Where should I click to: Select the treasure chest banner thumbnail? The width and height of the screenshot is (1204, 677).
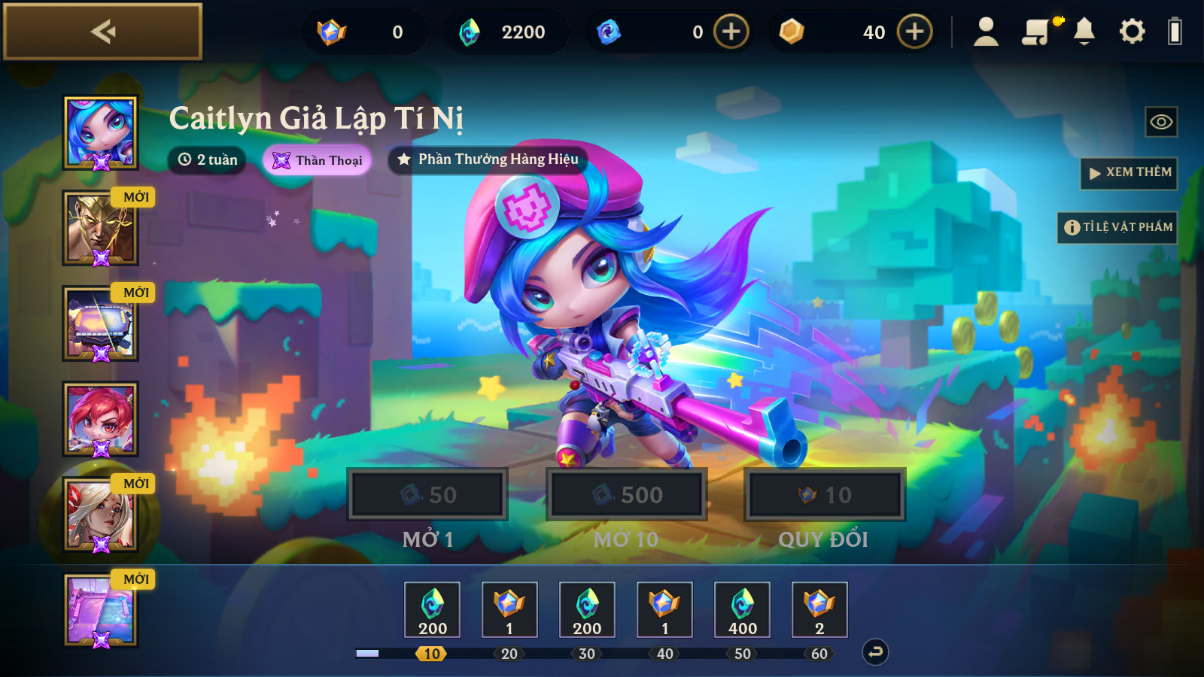[100, 323]
